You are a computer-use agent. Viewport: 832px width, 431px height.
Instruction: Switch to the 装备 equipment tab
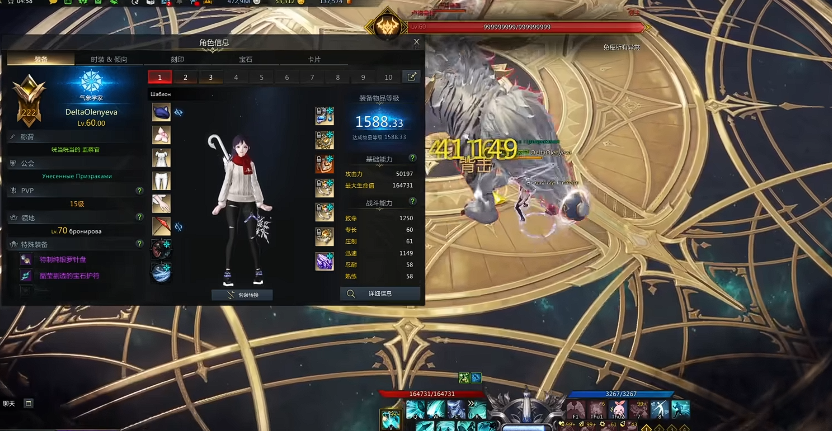point(40,59)
